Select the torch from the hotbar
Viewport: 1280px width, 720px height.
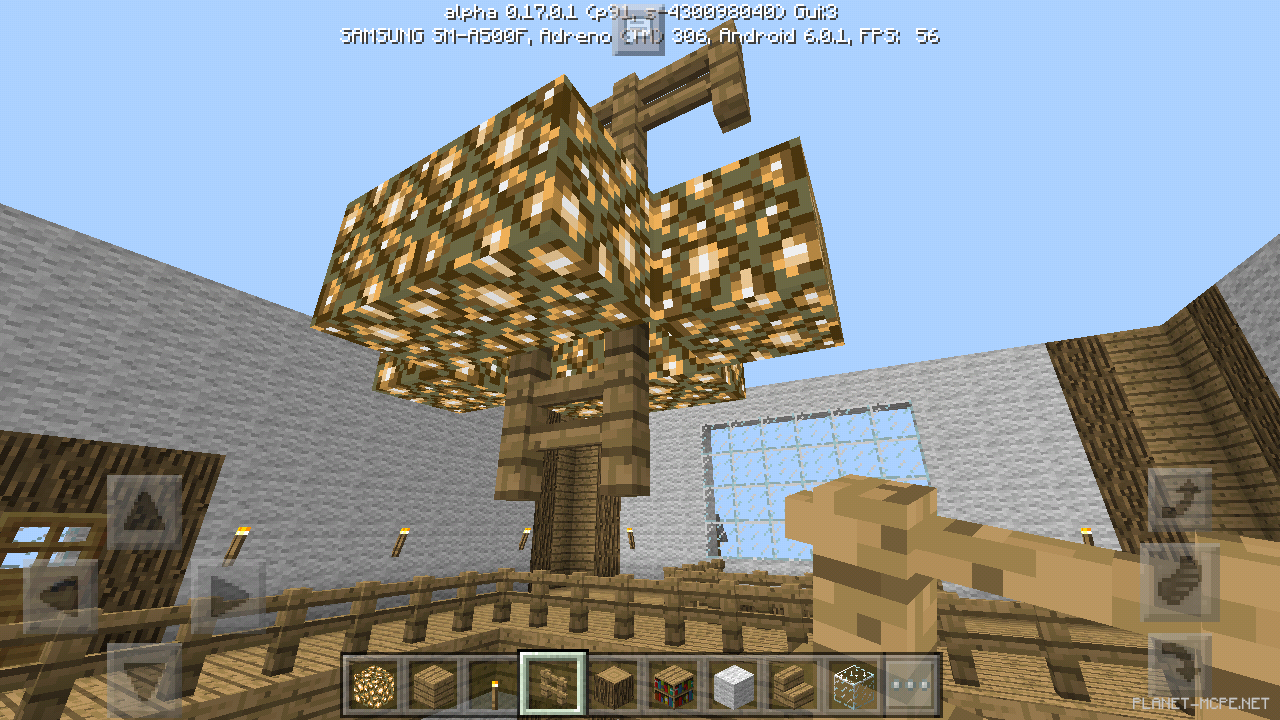(495, 684)
